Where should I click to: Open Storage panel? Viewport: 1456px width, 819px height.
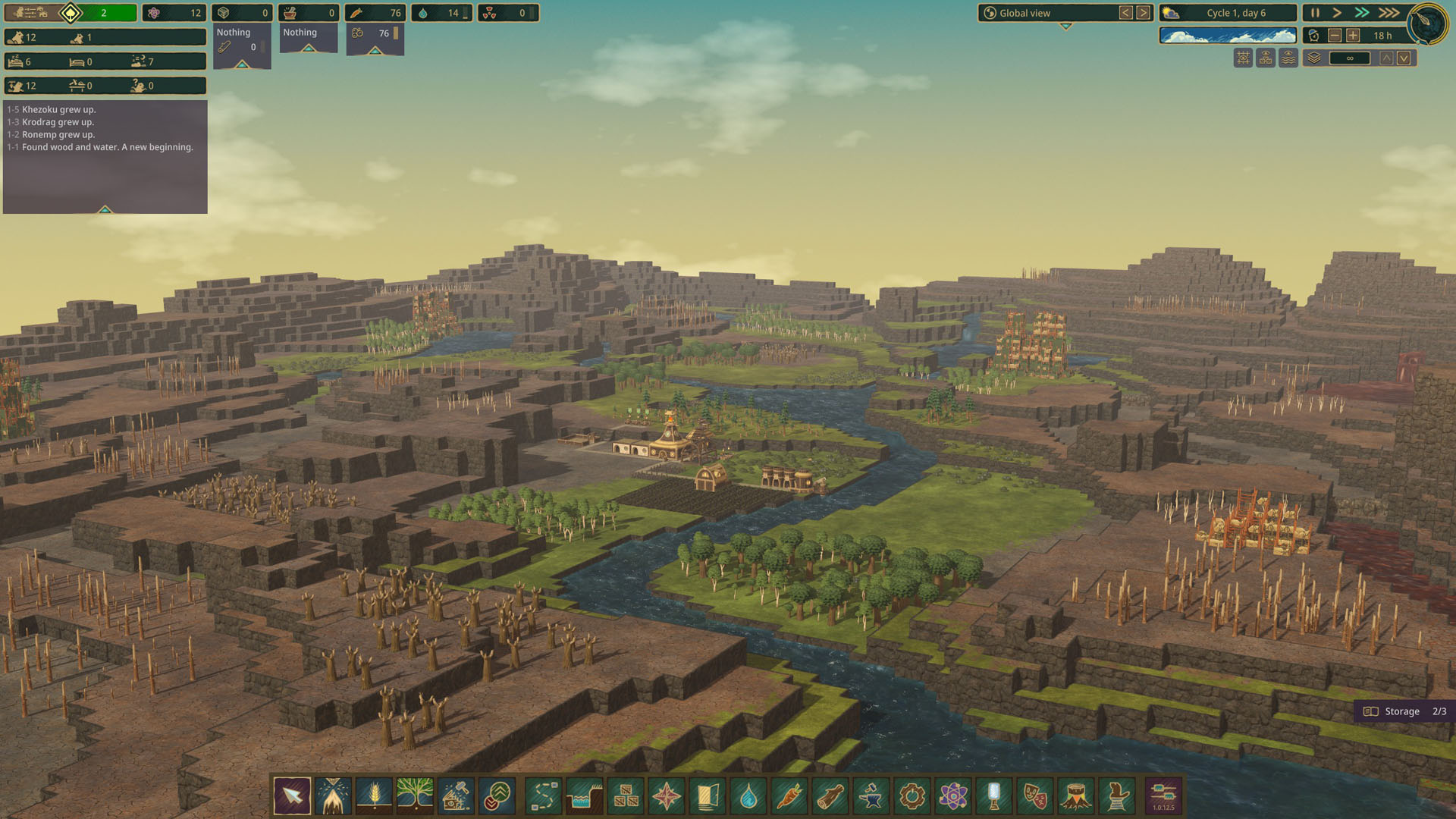[x=1404, y=711]
